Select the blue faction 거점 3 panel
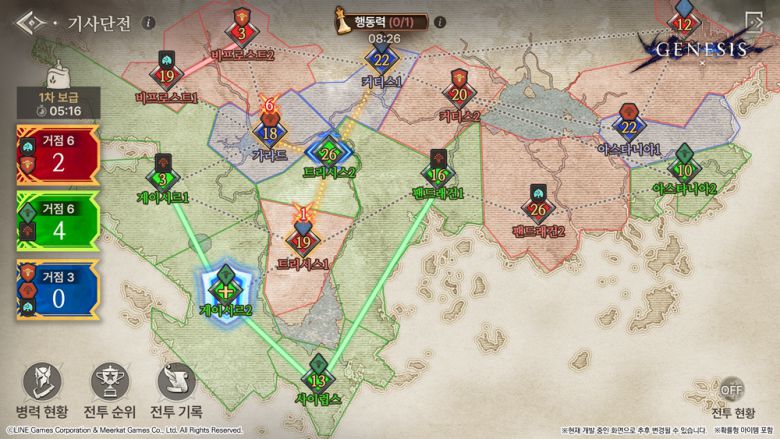This screenshot has height=439, width=780. 57,289
